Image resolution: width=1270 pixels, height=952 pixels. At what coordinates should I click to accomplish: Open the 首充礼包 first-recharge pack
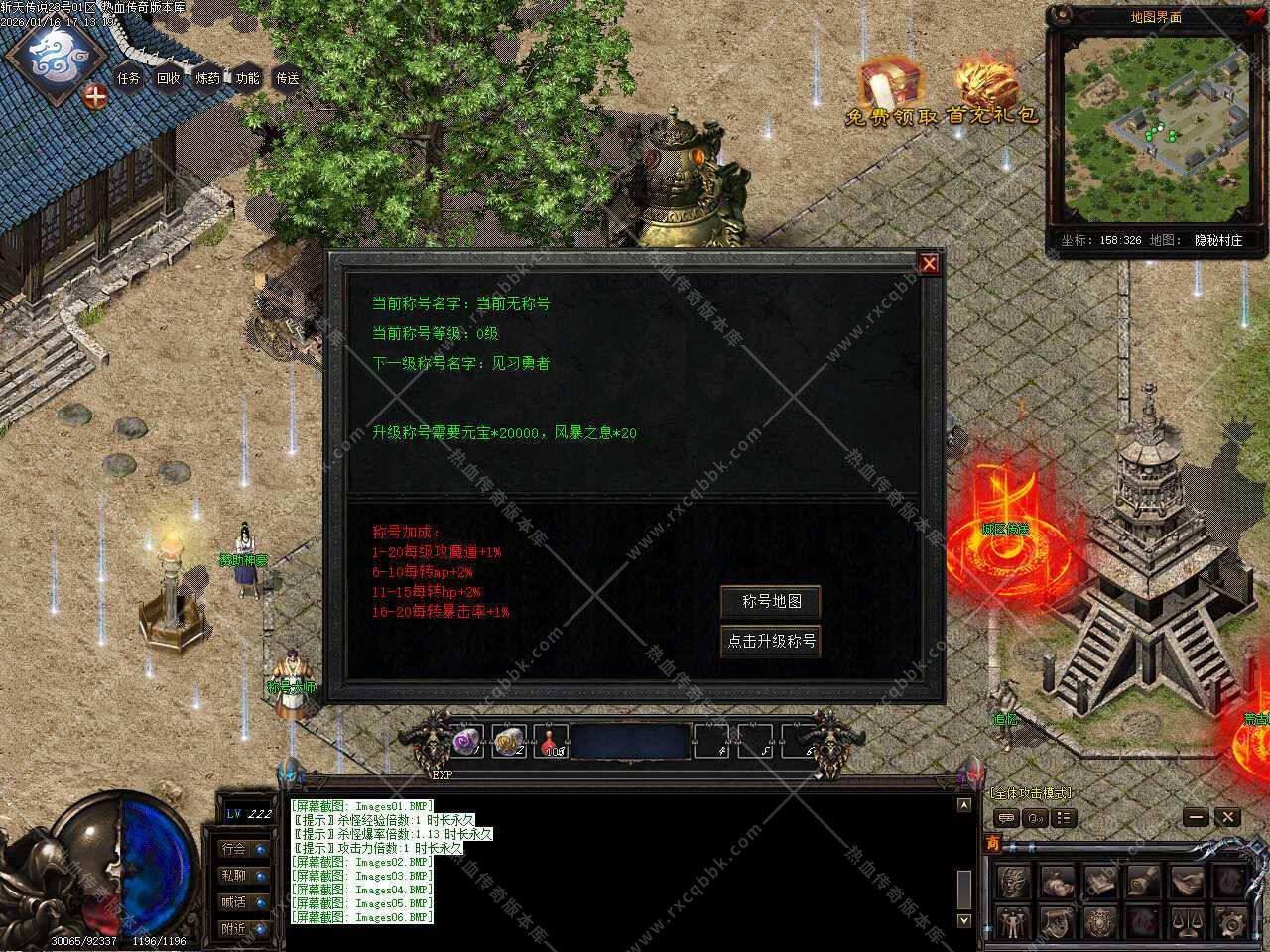pos(990,91)
